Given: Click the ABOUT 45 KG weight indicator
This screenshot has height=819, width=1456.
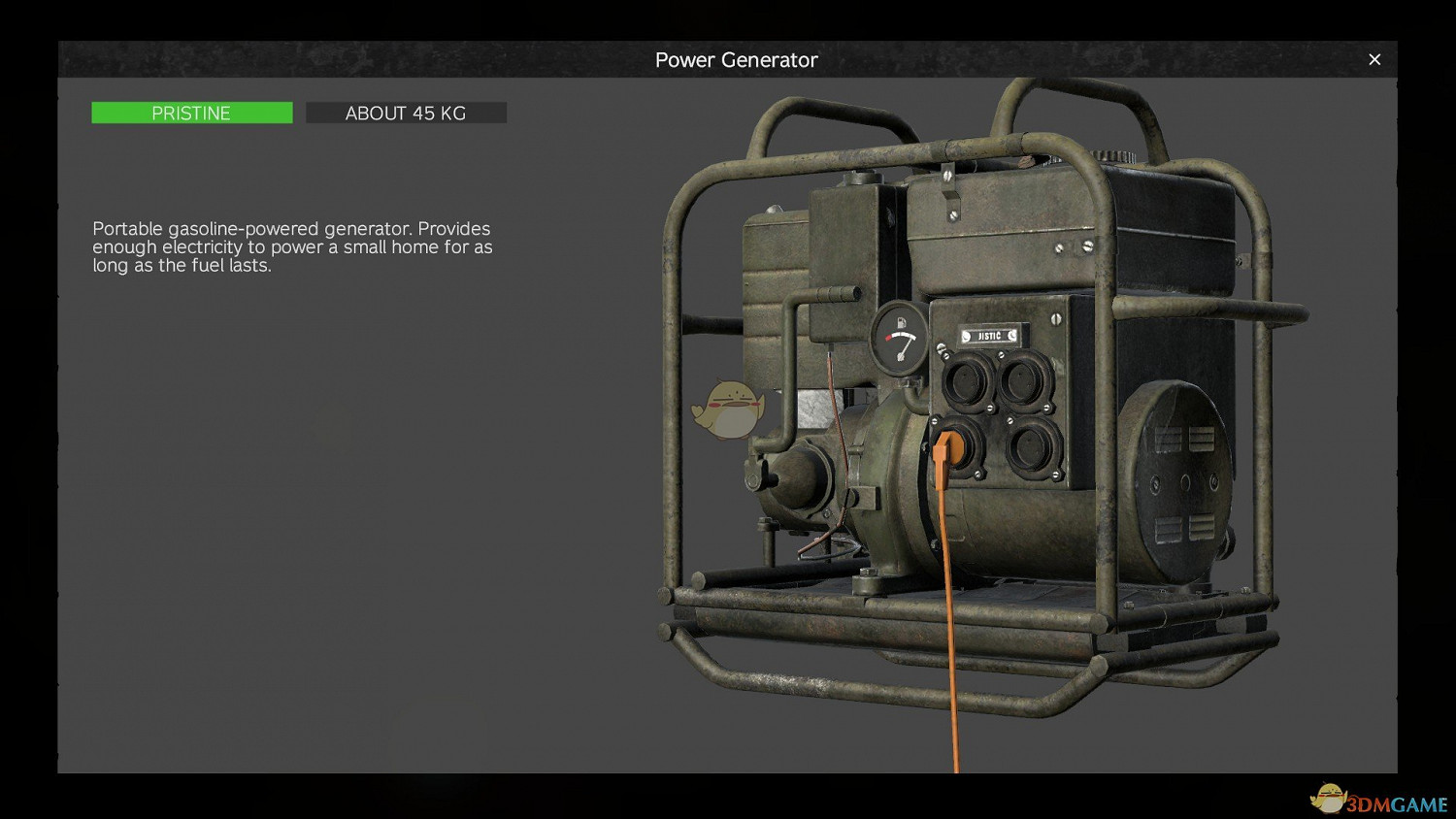Looking at the screenshot, I should pyautogui.click(x=406, y=113).
